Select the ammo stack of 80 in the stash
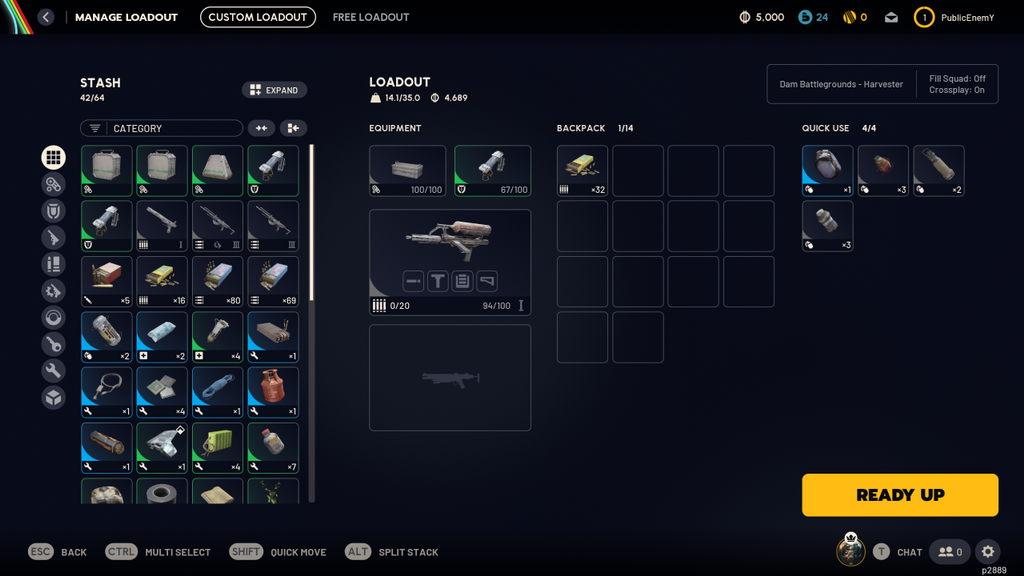 [x=218, y=281]
